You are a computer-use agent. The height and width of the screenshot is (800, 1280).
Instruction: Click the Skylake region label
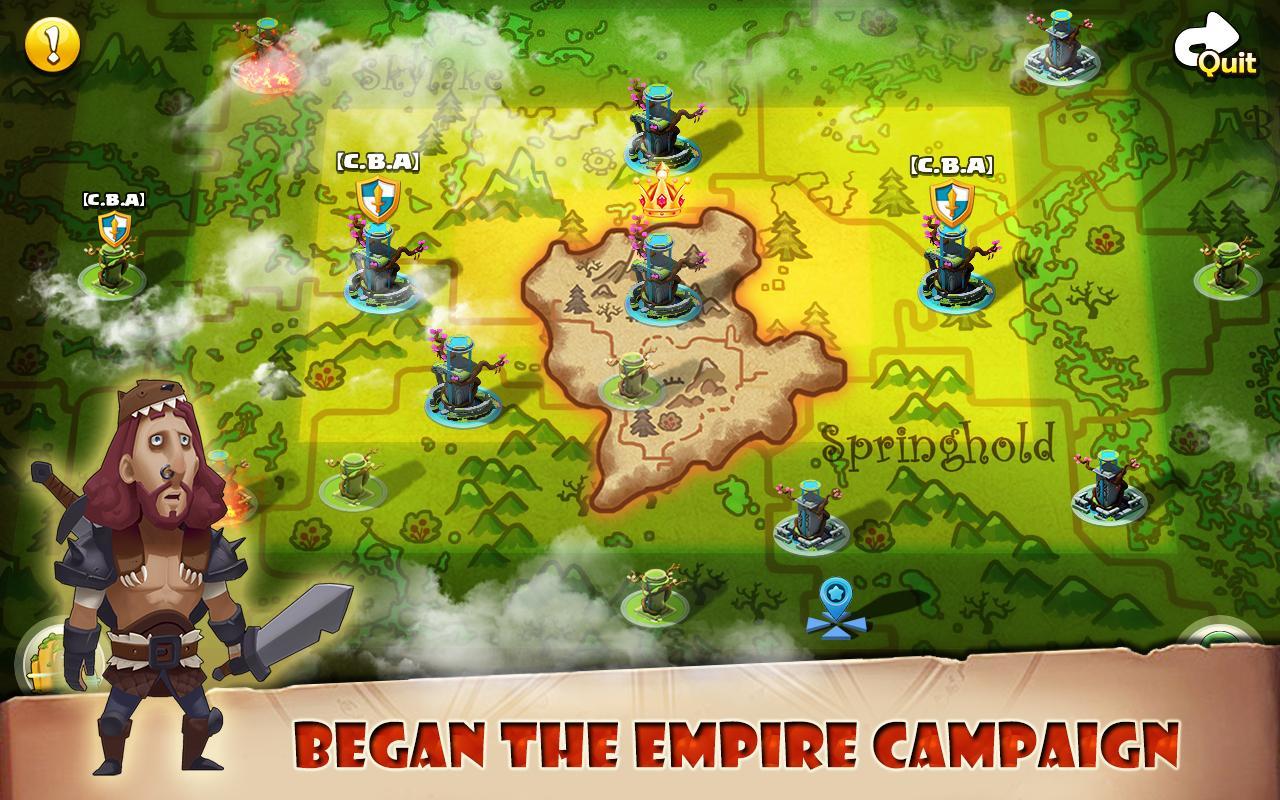[x=430, y=72]
